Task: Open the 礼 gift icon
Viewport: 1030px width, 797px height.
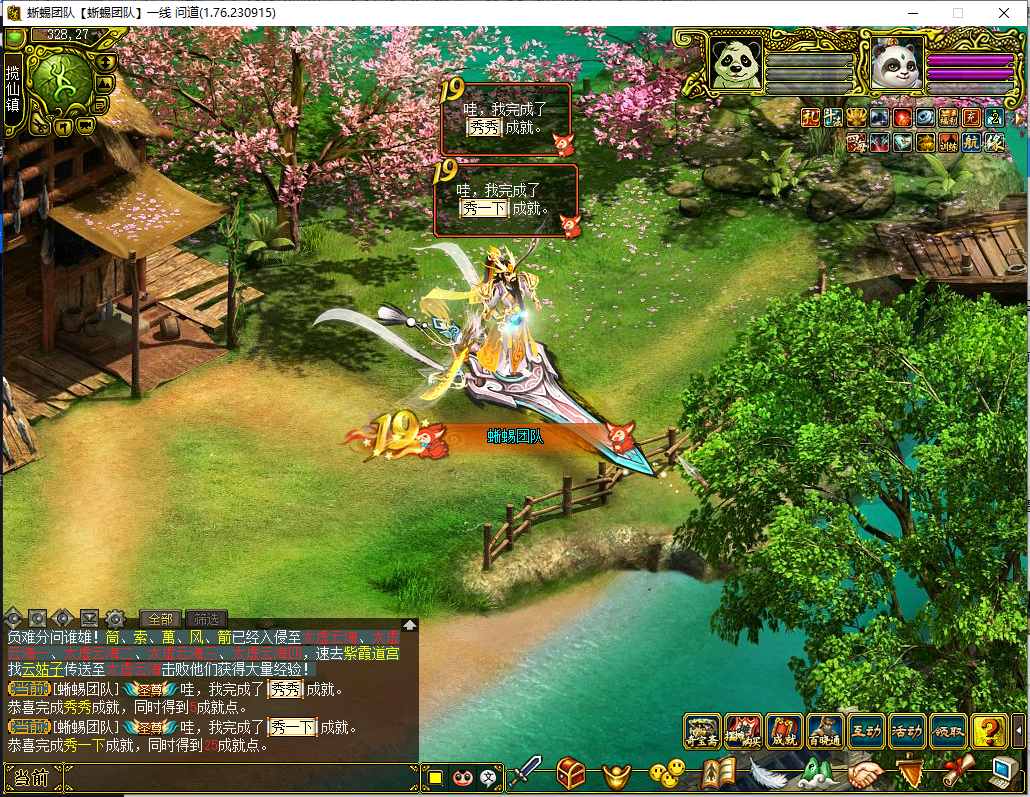Action: [x=811, y=118]
